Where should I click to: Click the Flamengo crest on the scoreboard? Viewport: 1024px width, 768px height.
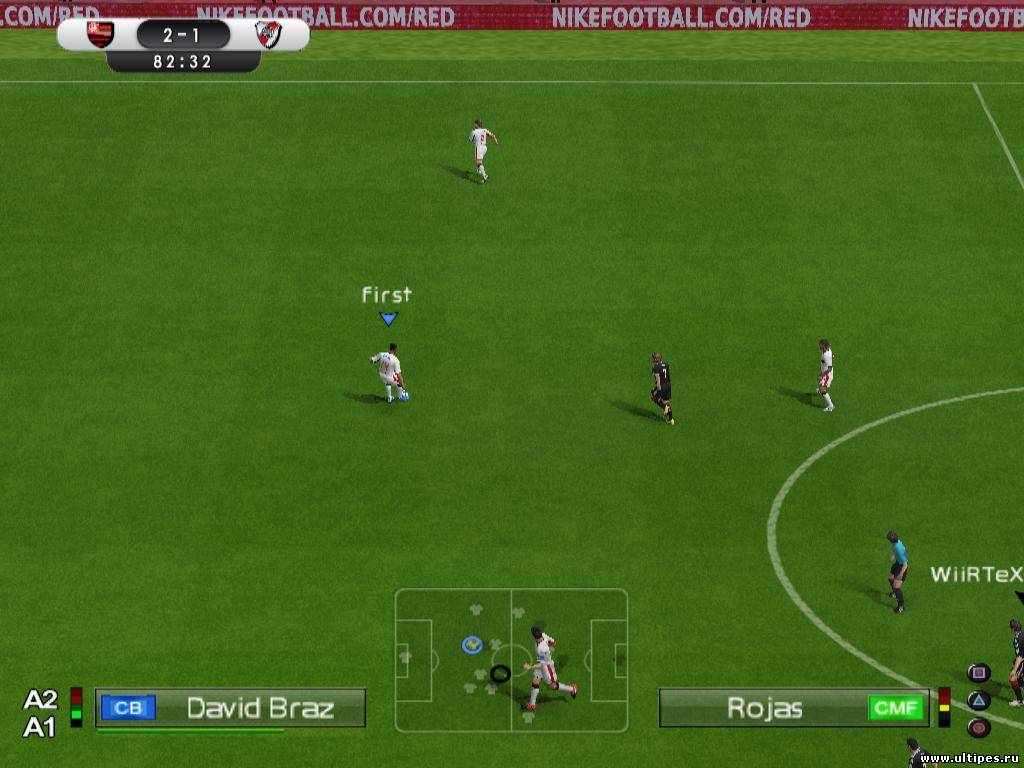100,35
